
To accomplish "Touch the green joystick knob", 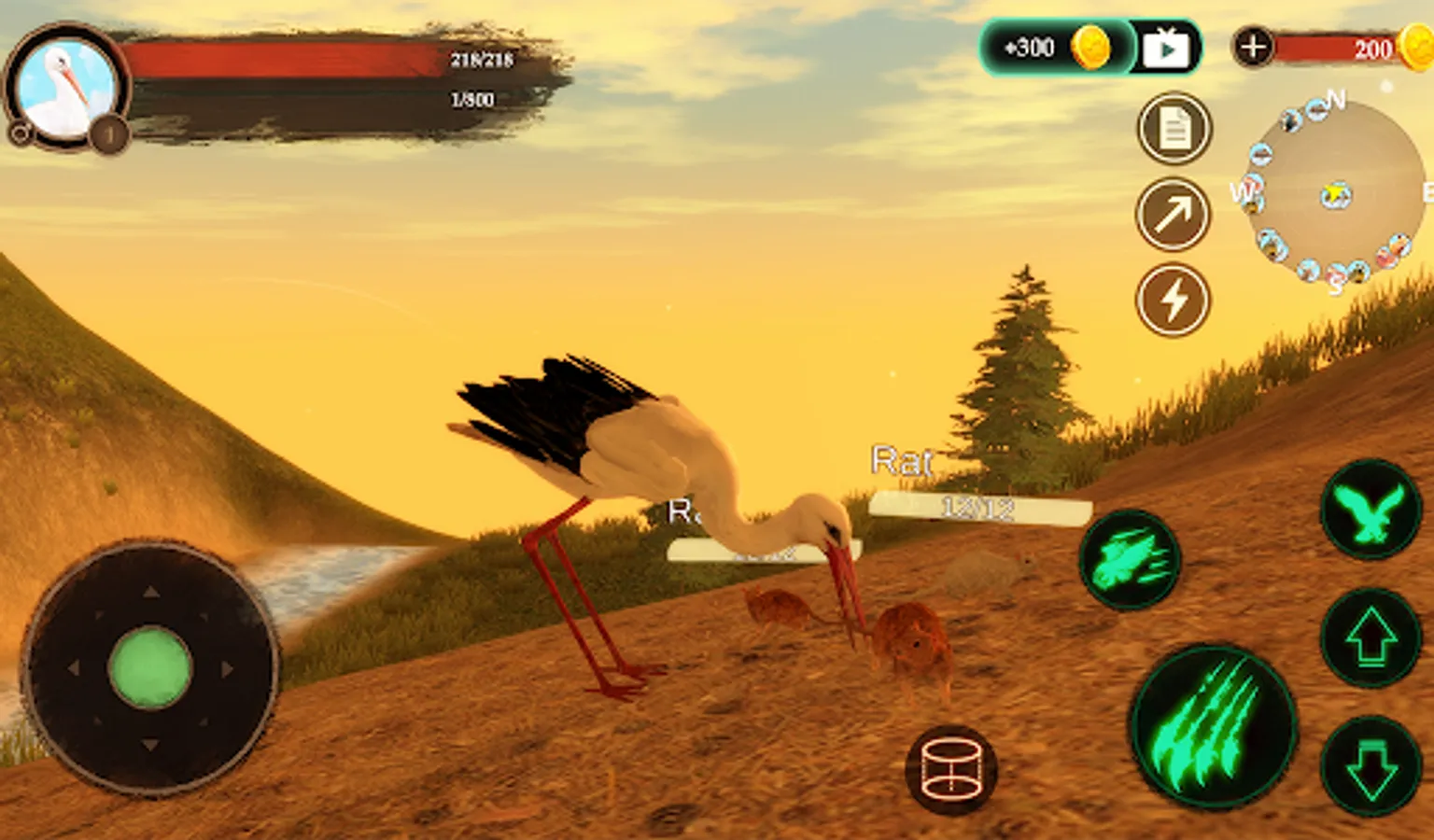I will [x=149, y=667].
